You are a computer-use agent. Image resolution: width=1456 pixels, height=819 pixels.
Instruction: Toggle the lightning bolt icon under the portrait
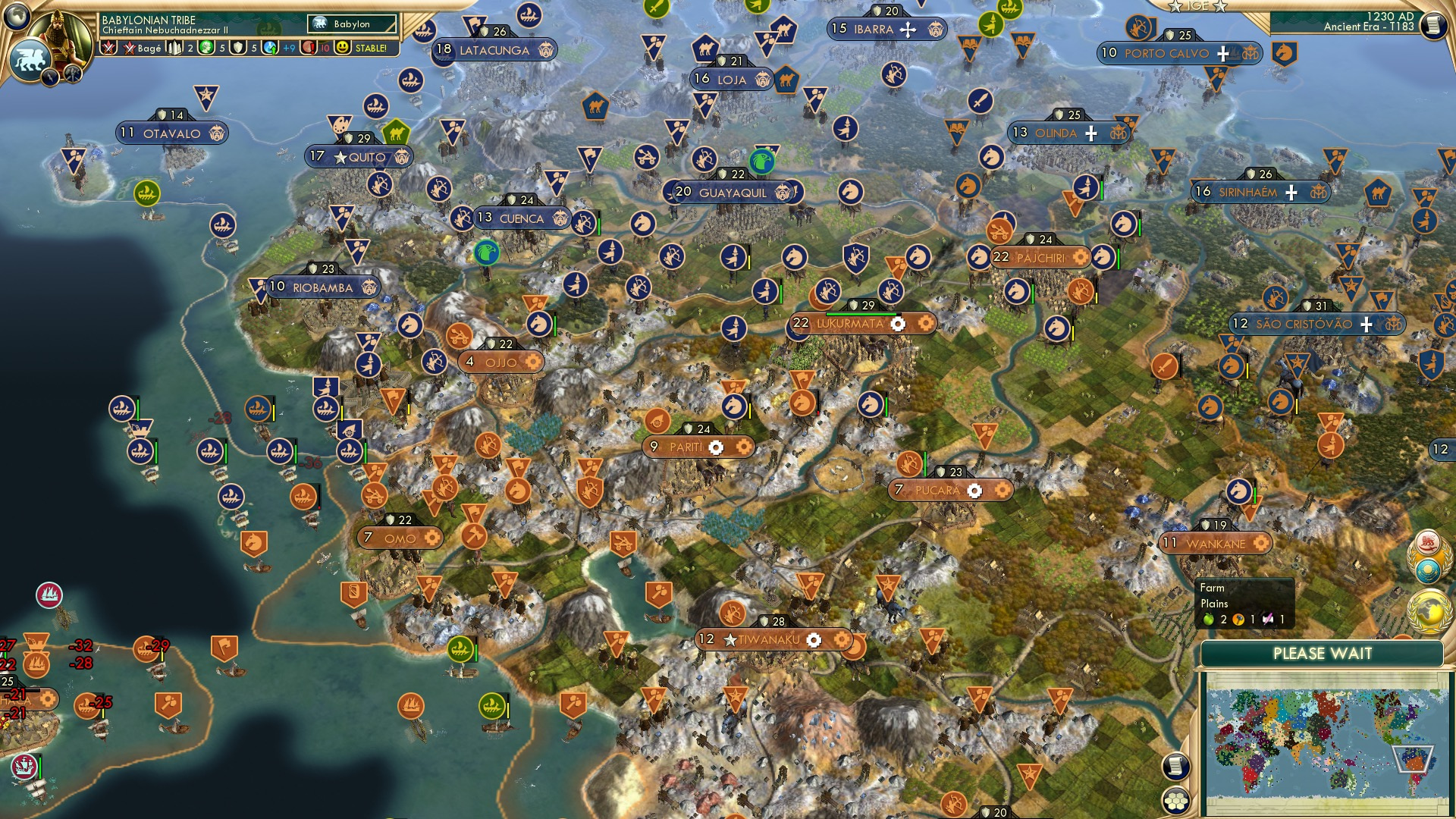[49, 78]
